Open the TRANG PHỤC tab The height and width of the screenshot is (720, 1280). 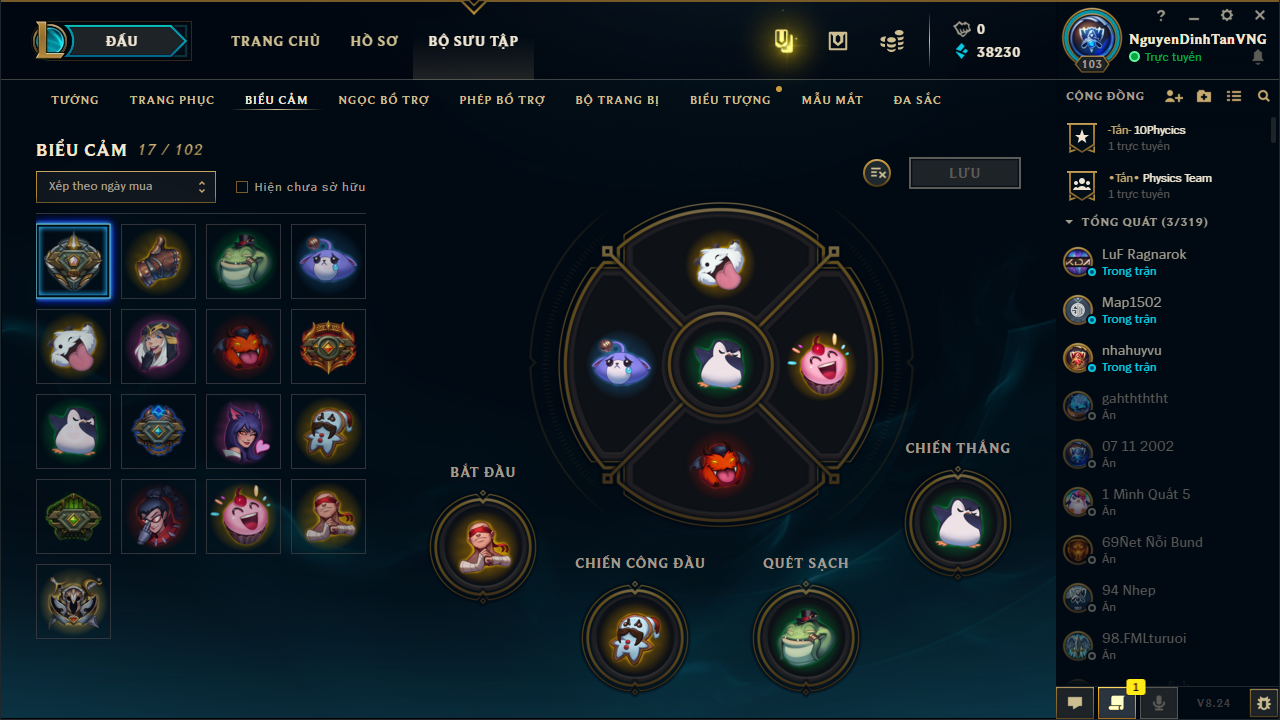point(172,100)
